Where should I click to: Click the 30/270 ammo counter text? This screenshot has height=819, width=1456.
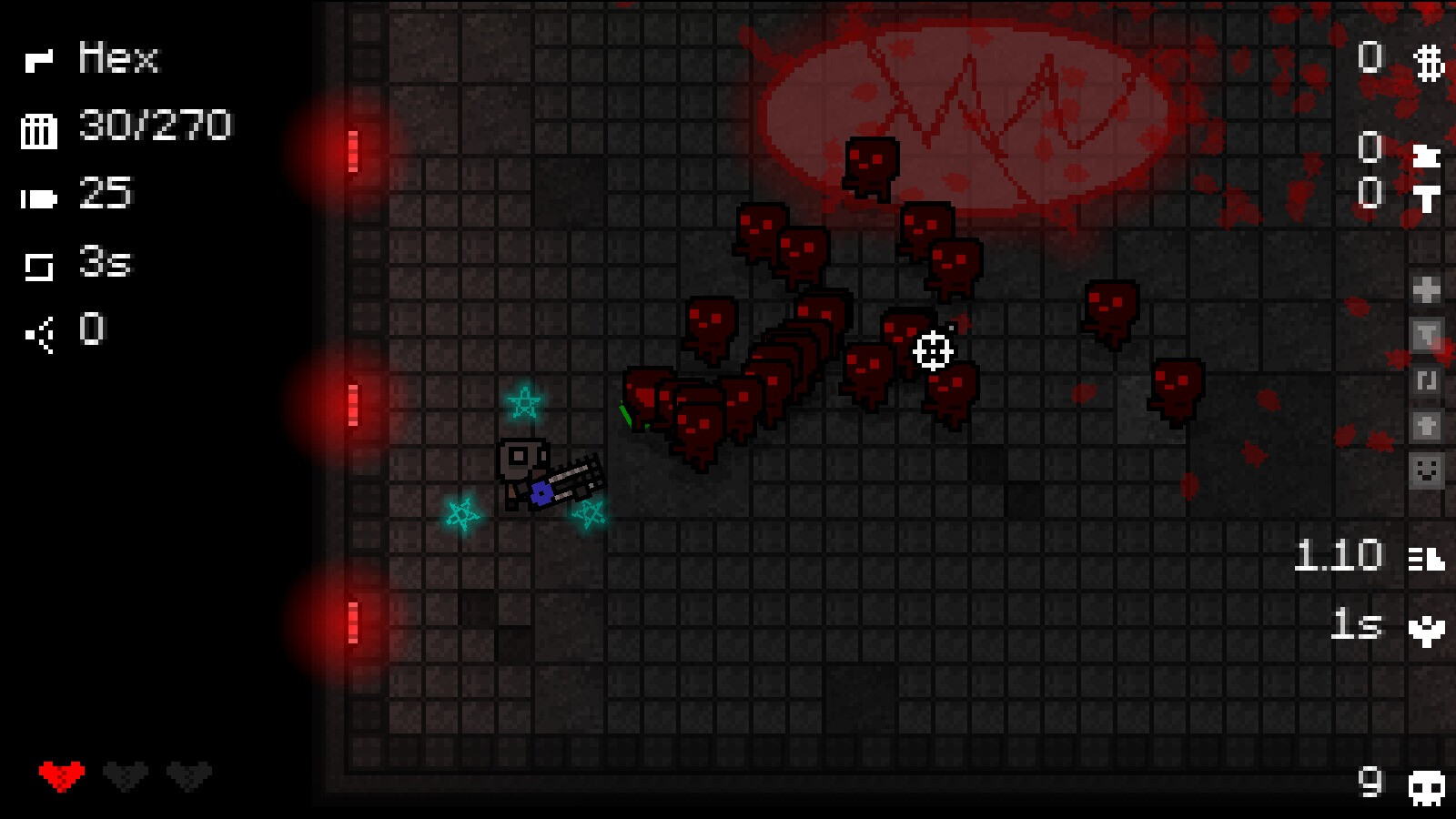click(155, 126)
